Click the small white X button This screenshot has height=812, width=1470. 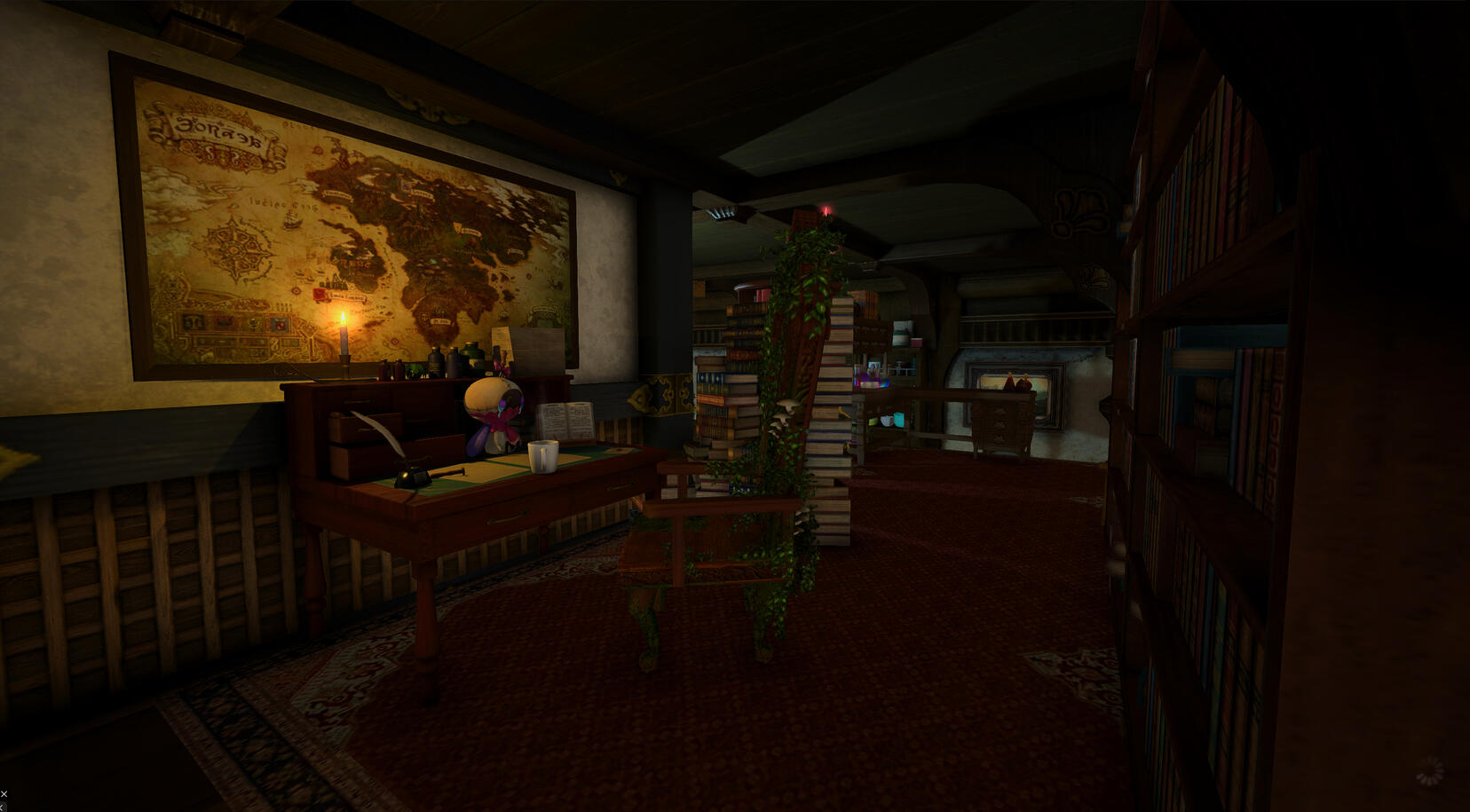4,793
